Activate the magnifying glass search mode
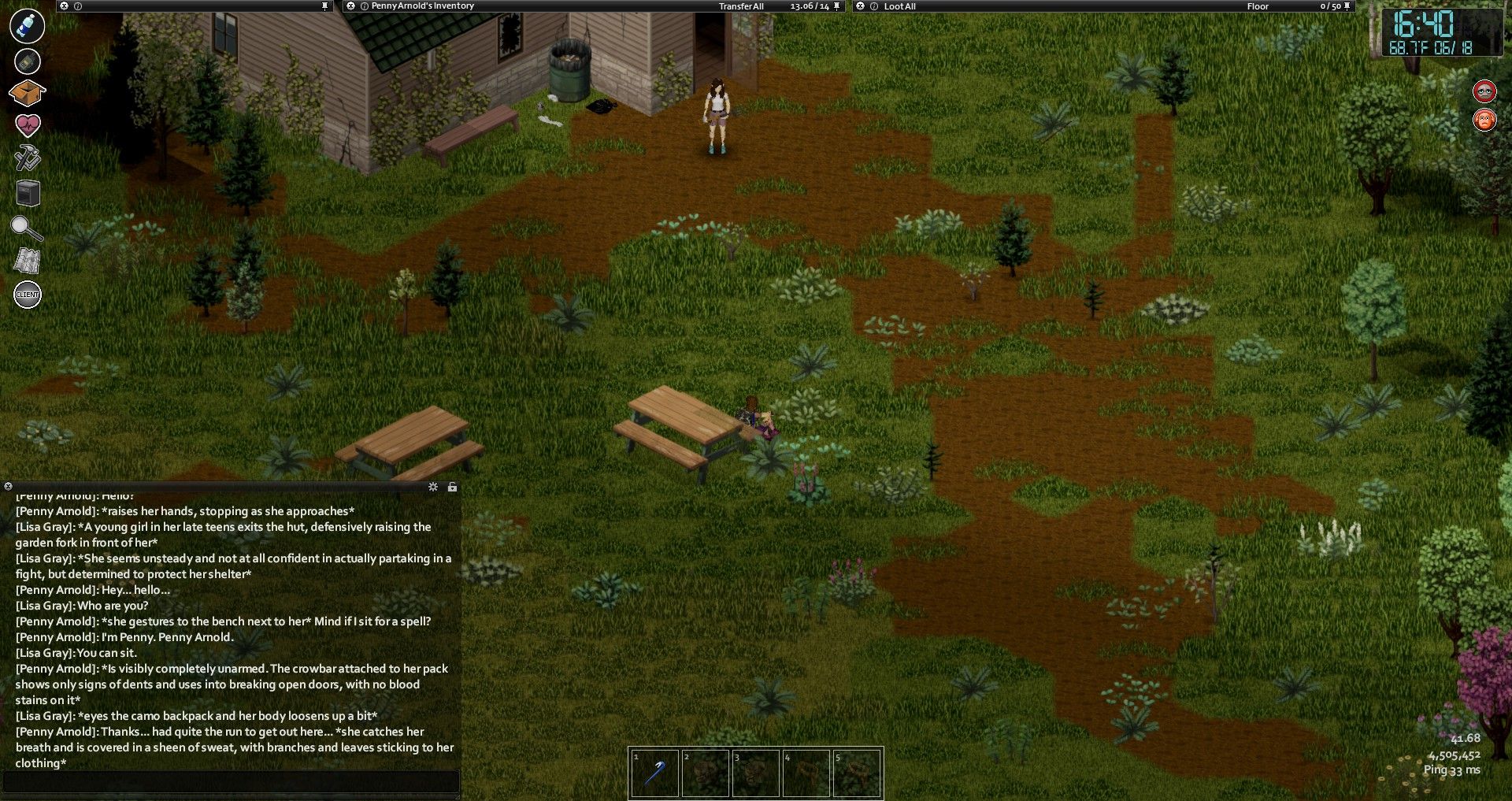 [26, 228]
